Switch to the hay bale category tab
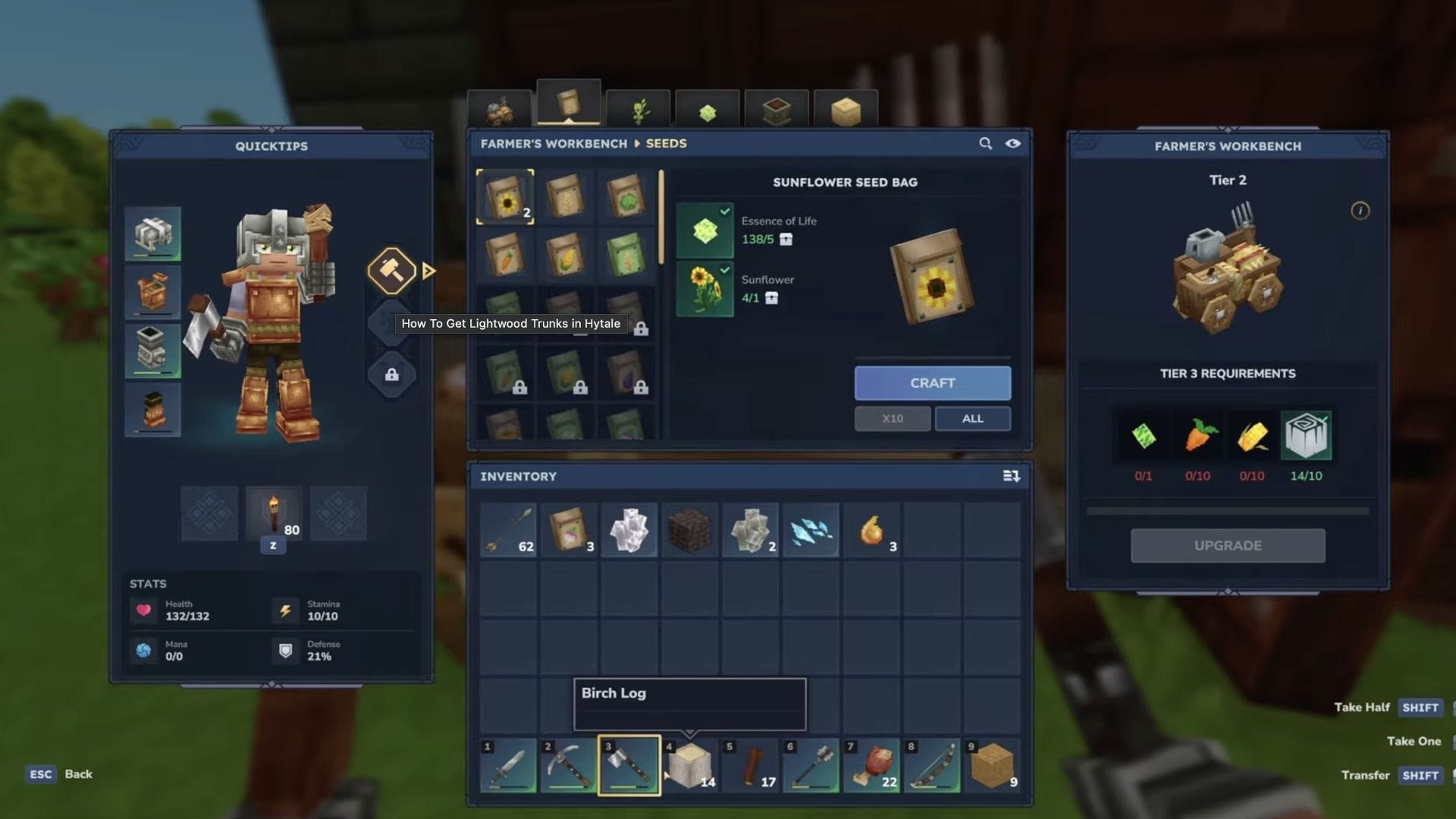Image resolution: width=1456 pixels, height=819 pixels. [846, 111]
